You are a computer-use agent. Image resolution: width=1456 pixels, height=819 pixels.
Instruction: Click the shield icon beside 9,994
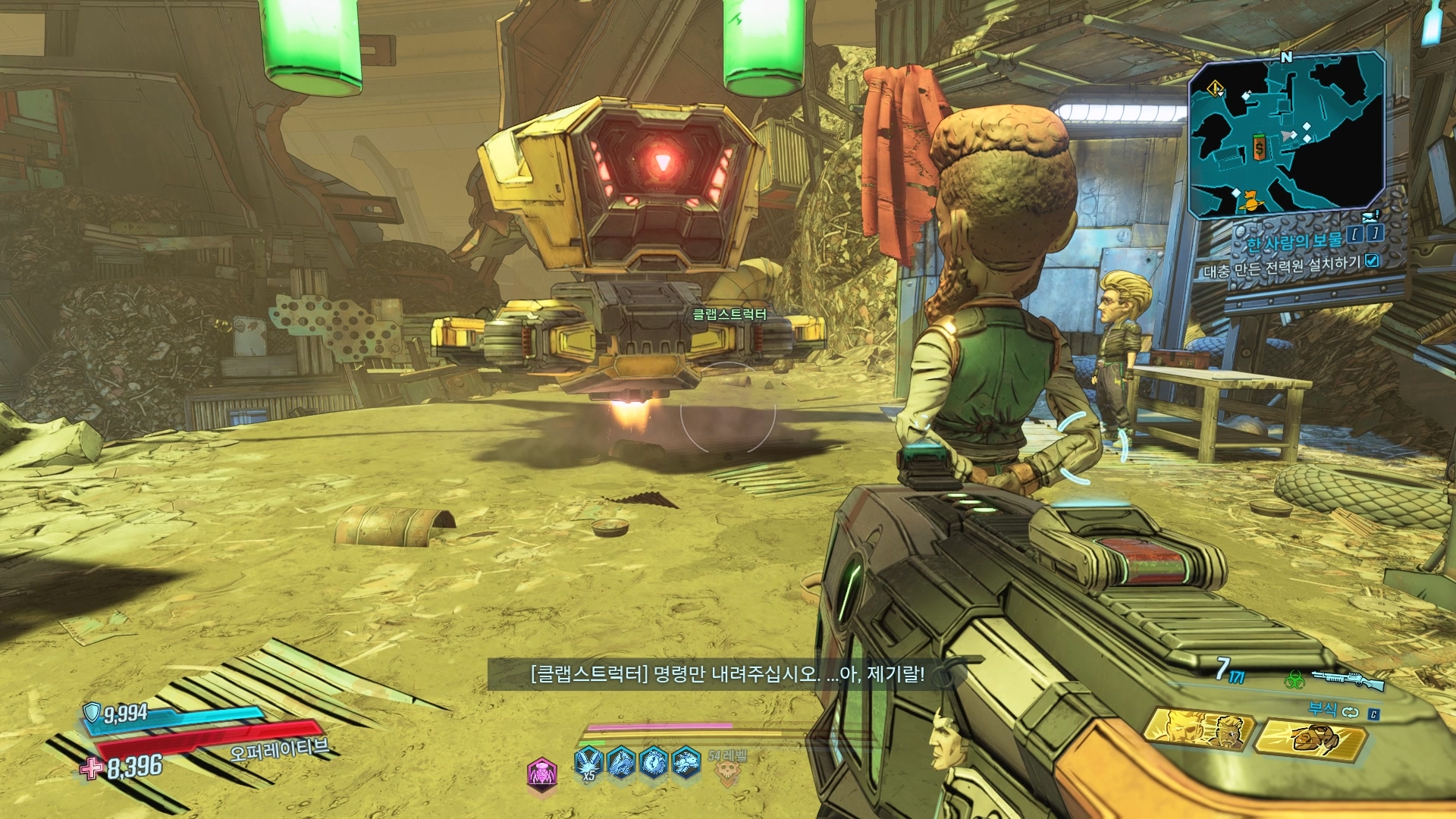pos(92,712)
